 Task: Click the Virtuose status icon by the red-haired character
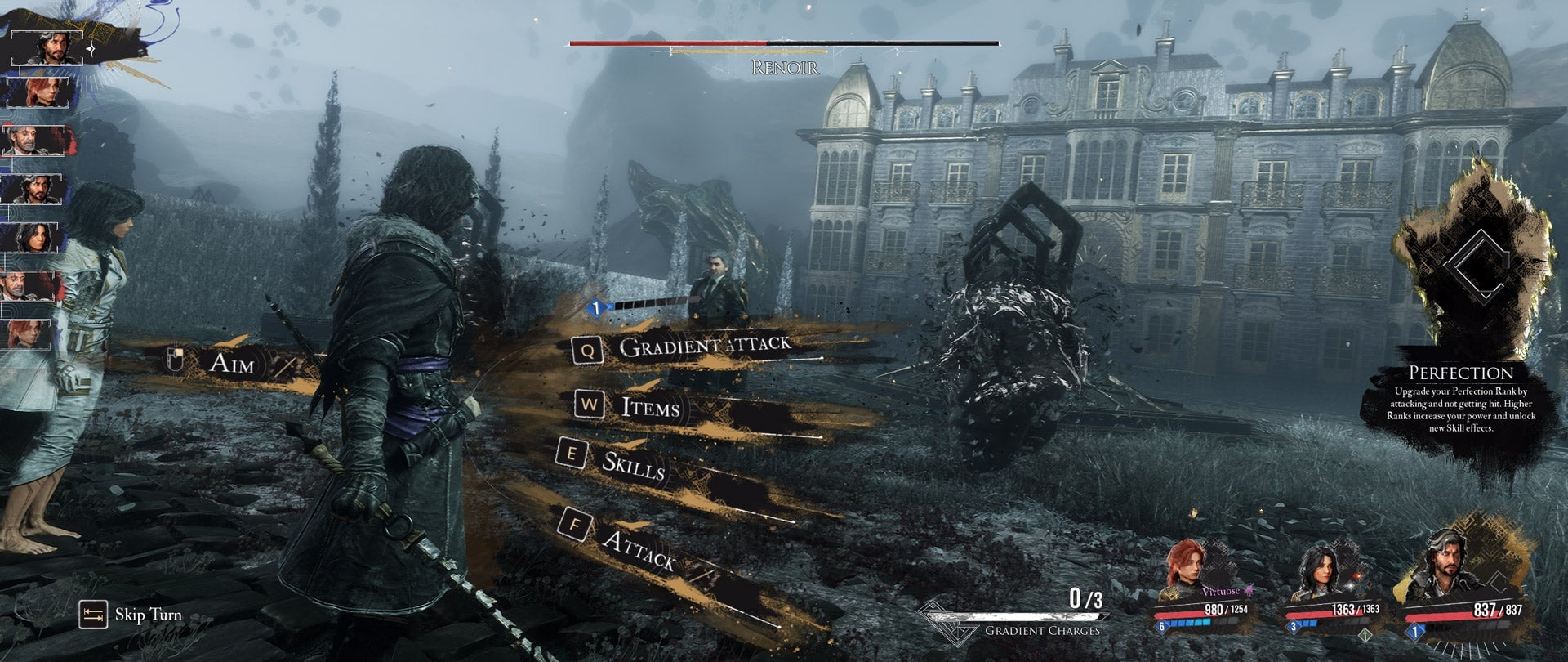point(1249,591)
